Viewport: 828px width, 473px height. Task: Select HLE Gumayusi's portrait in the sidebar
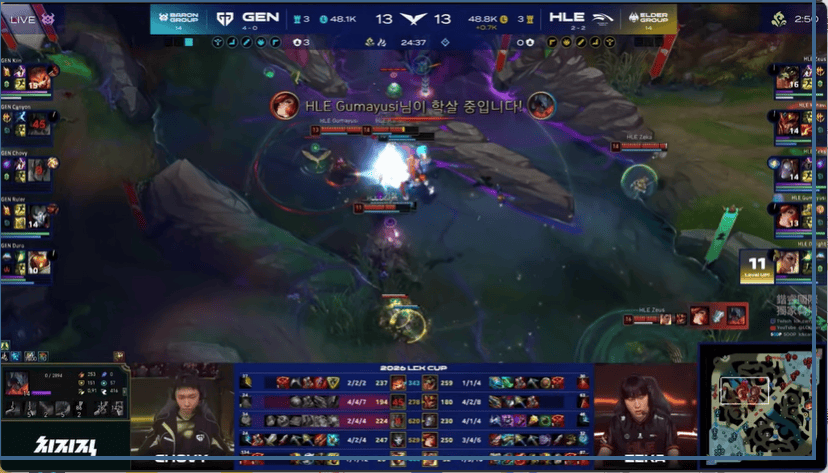(x=786, y=217)
